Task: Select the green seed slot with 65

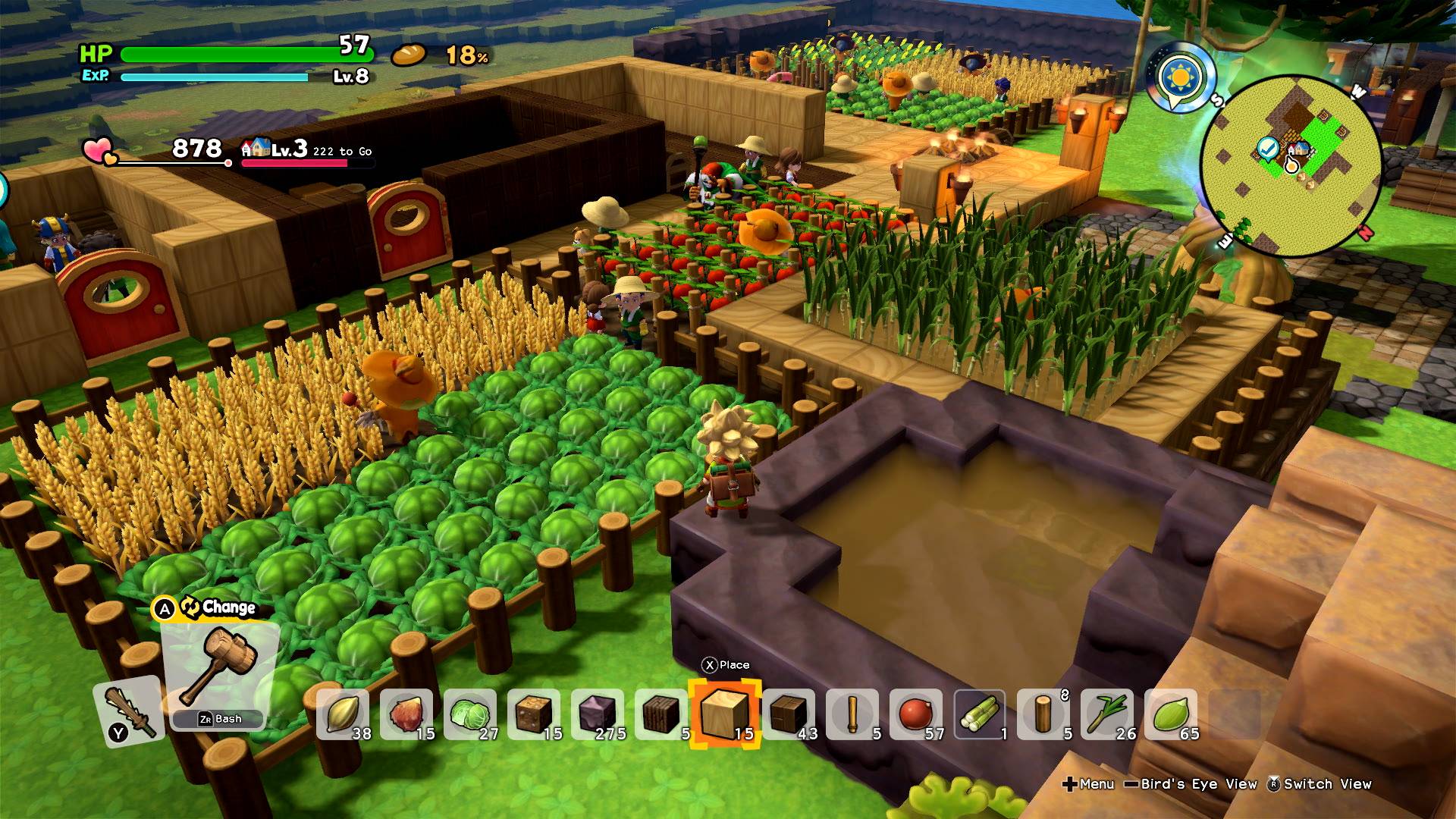Action: [x=1170, y=714]
